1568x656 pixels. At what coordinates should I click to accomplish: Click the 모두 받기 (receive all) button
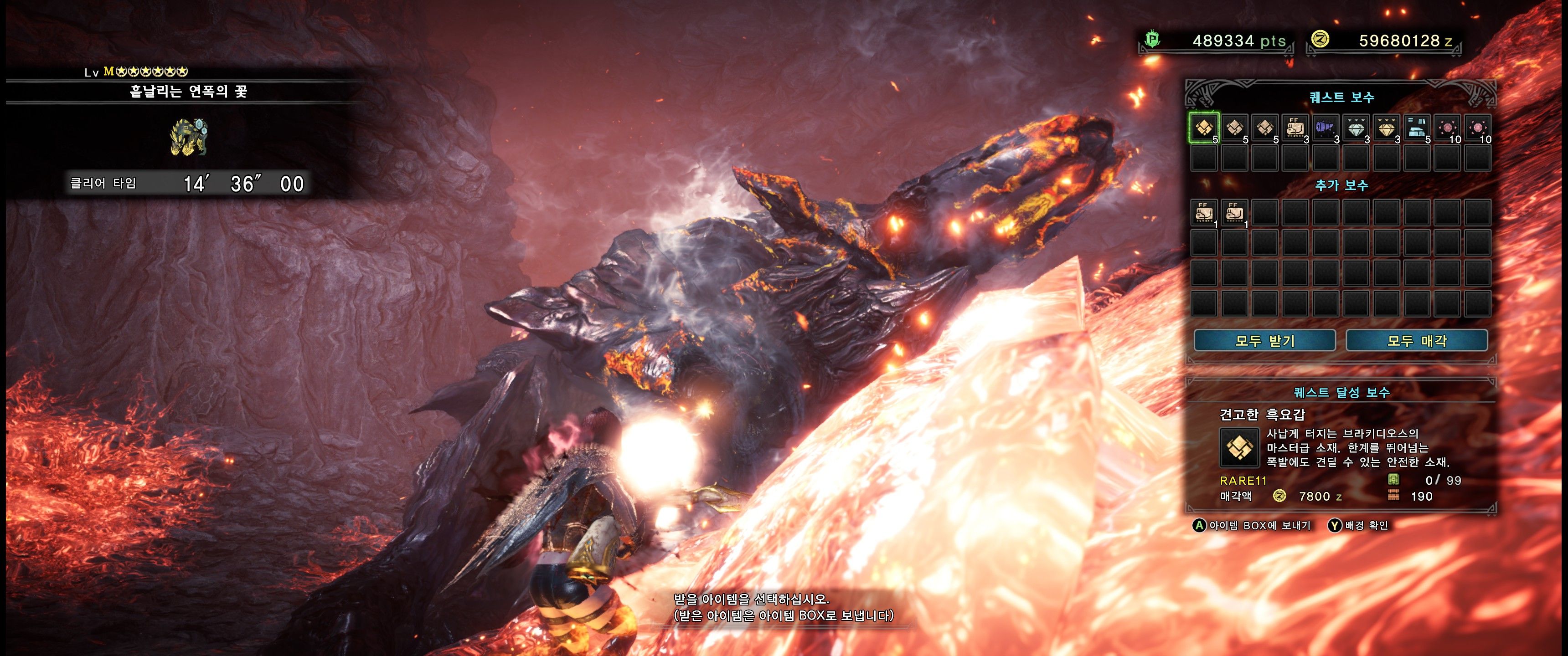tap(1264, 341)
